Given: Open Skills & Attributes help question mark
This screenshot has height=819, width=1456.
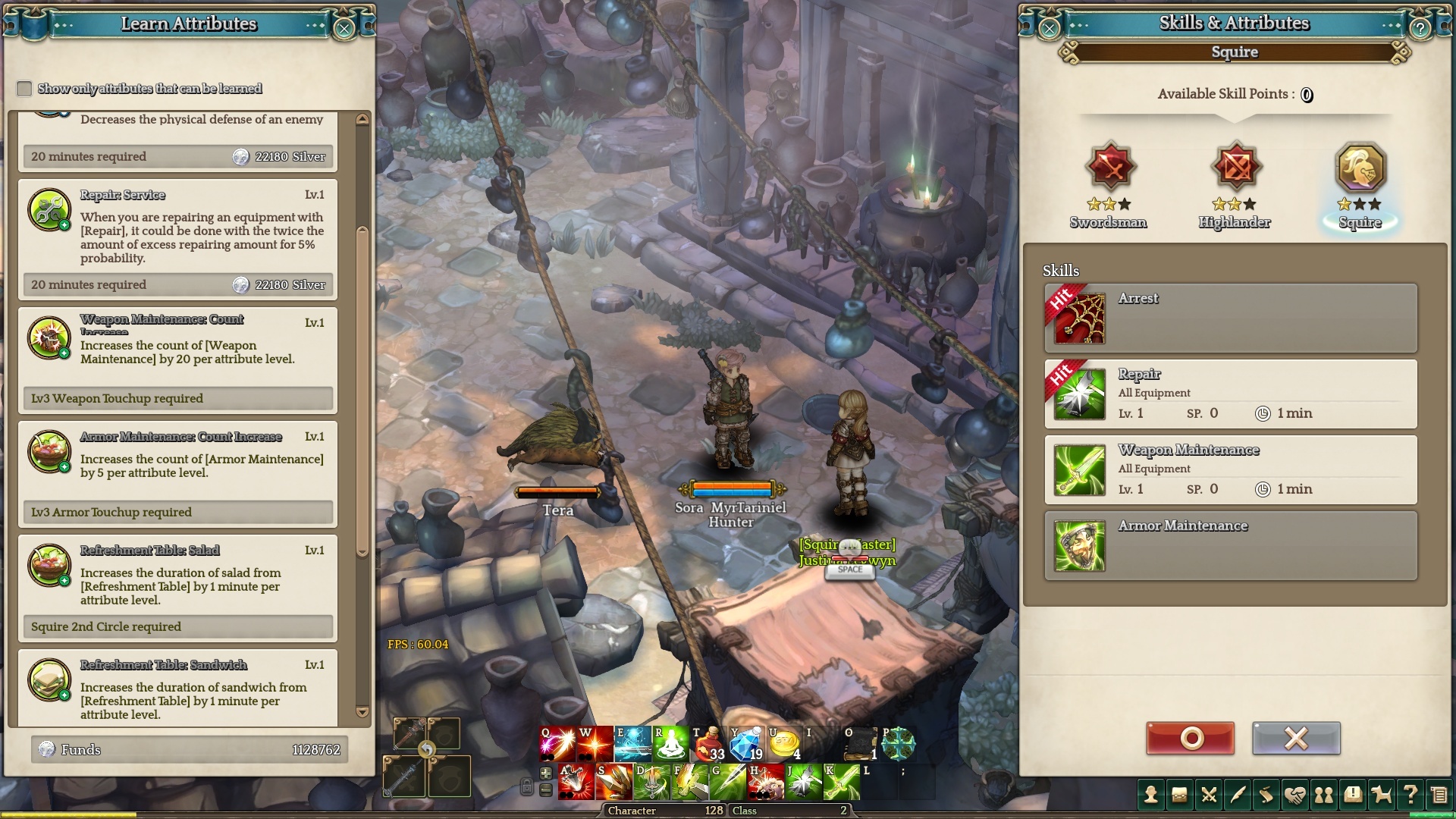Looking at the screenshot, I should [x=1420, y=29].
